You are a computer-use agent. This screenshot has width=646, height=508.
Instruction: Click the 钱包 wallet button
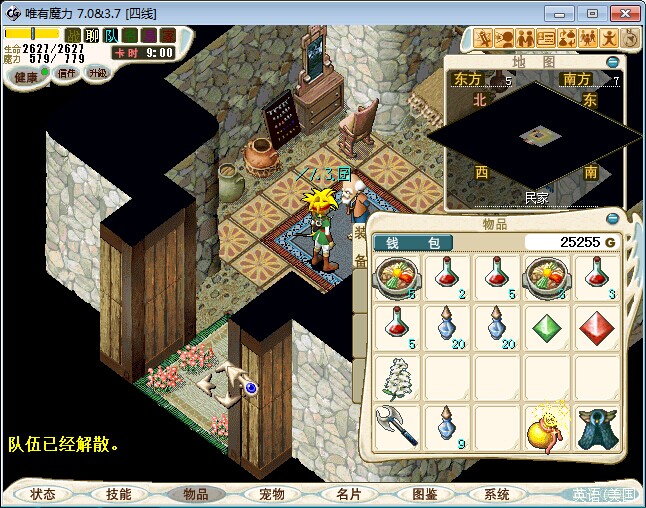tap(413, 243)
